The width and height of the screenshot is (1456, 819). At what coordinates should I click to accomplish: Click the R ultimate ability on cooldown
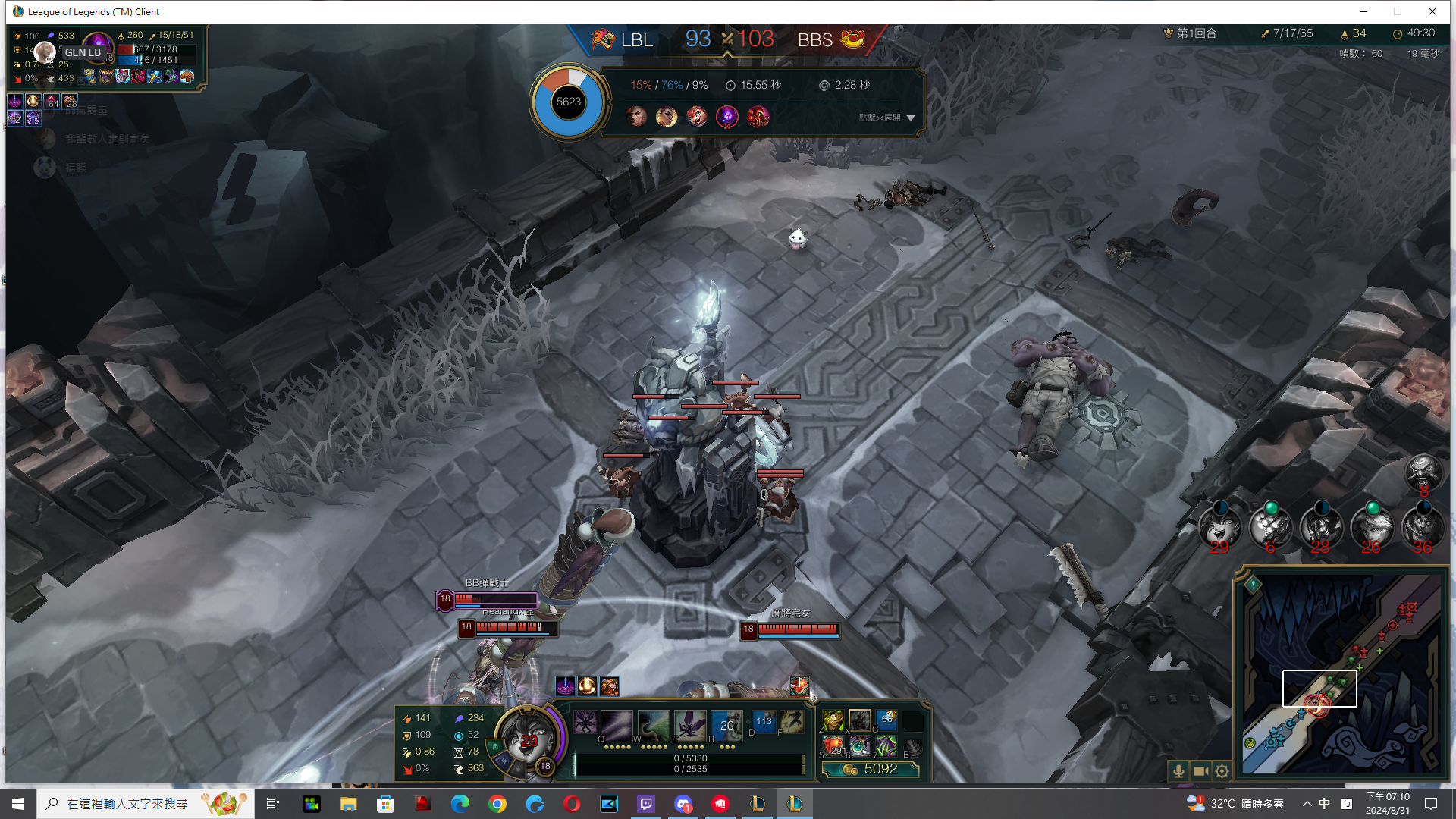tap(726, 725)
